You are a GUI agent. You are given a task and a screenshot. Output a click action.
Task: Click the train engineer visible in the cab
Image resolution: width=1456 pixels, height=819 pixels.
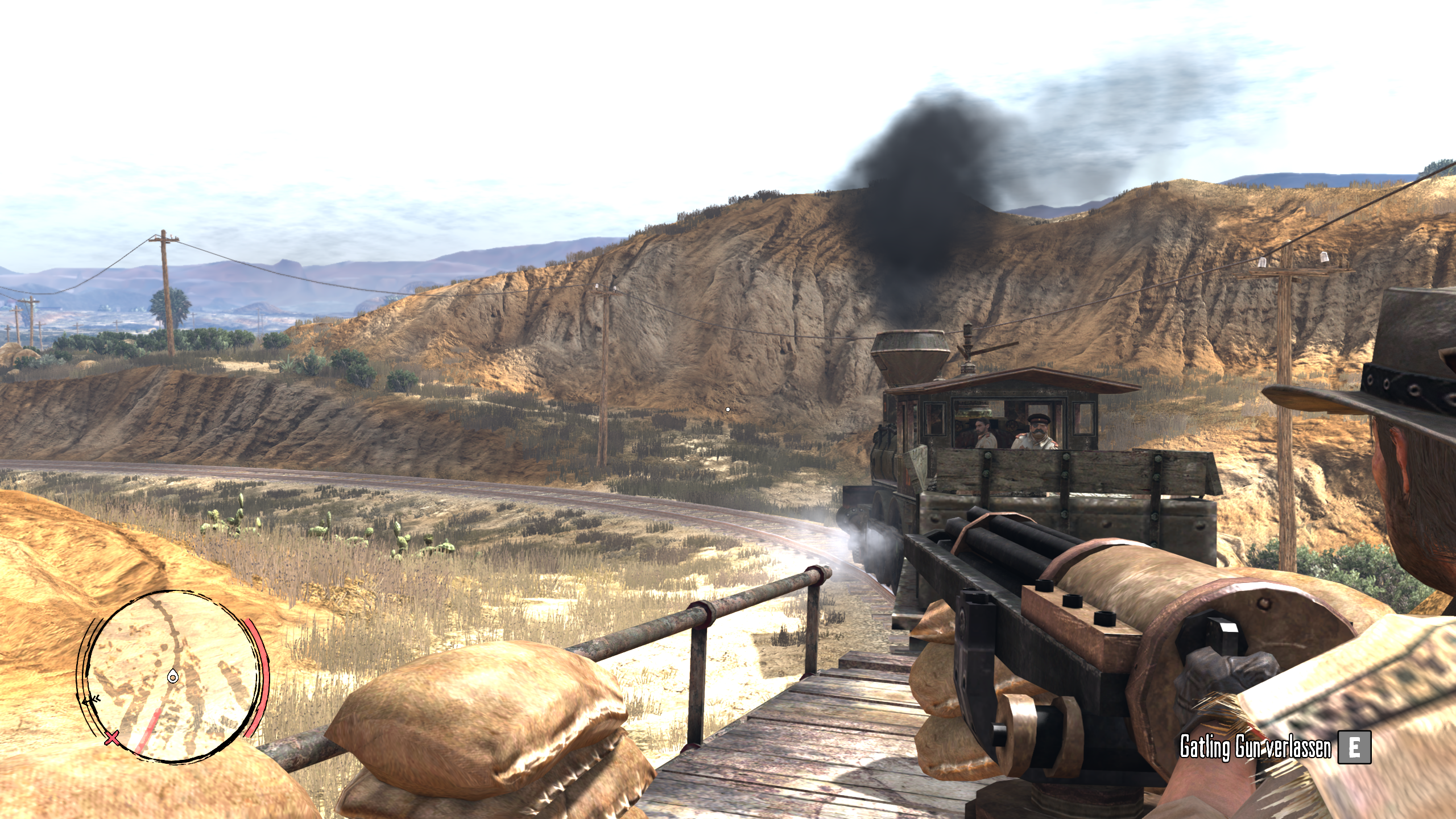click(982, 430)
